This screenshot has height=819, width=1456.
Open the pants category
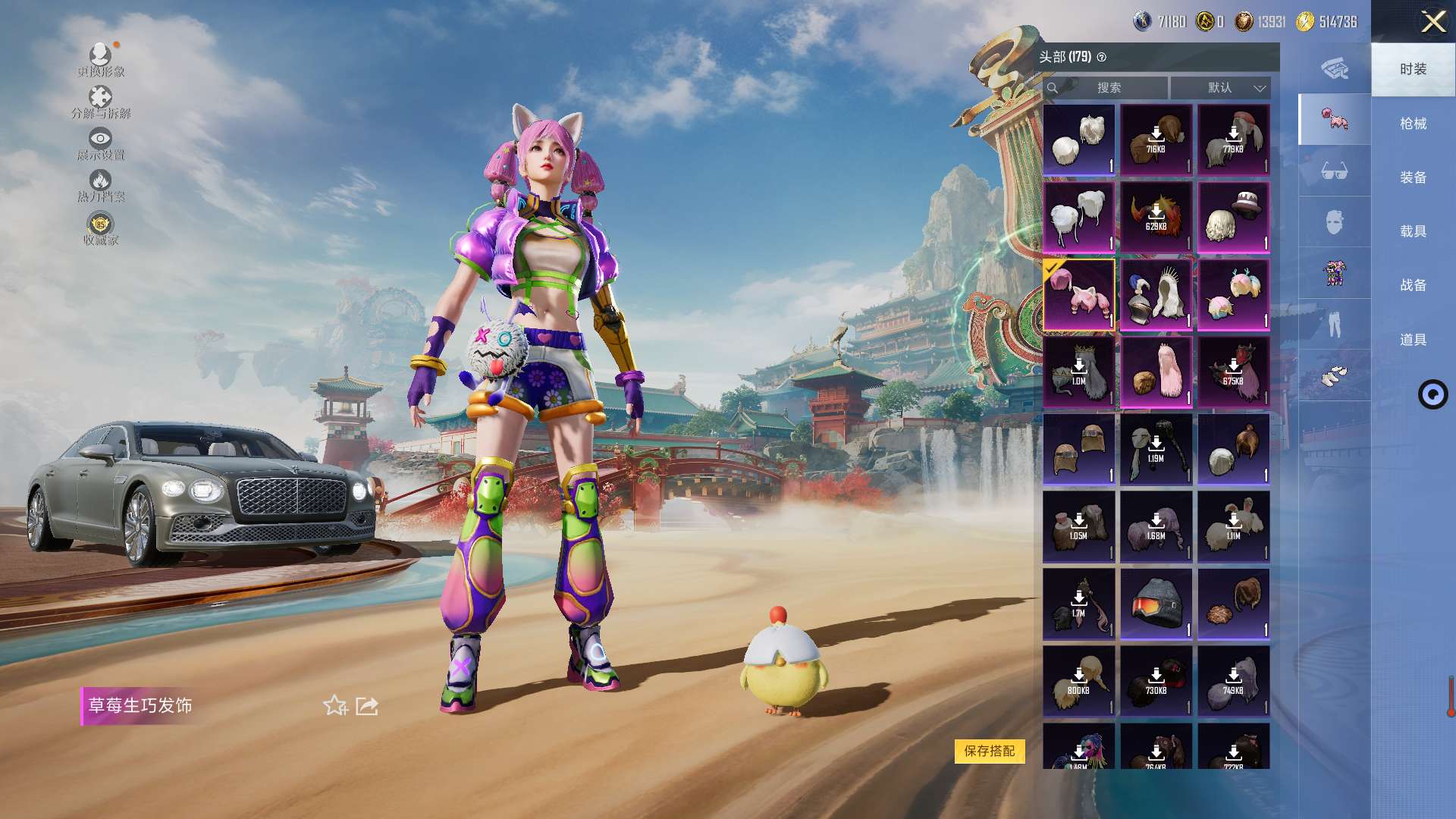(x=1334, y=325)
